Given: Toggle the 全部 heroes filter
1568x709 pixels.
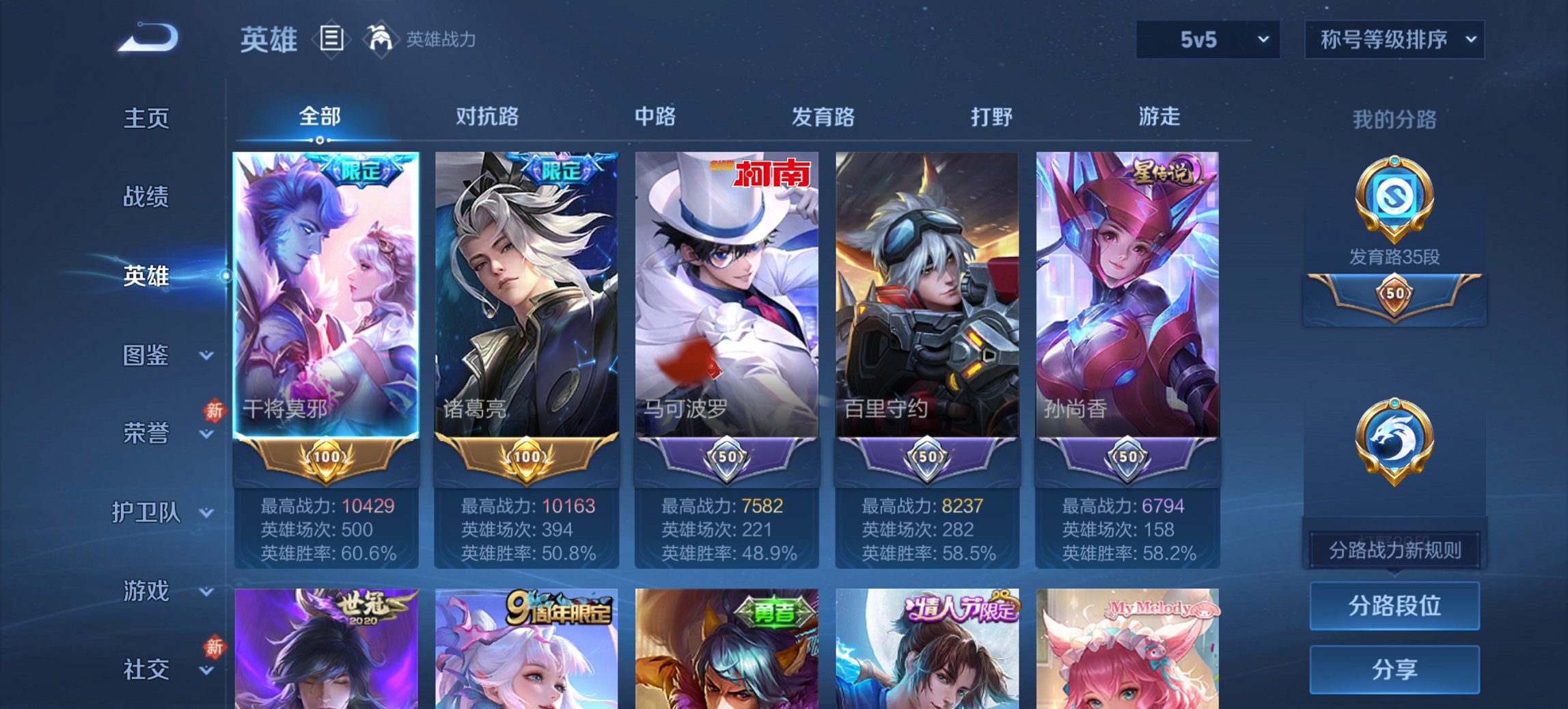Looking at the screenshot, I should [x=321, y=117].
